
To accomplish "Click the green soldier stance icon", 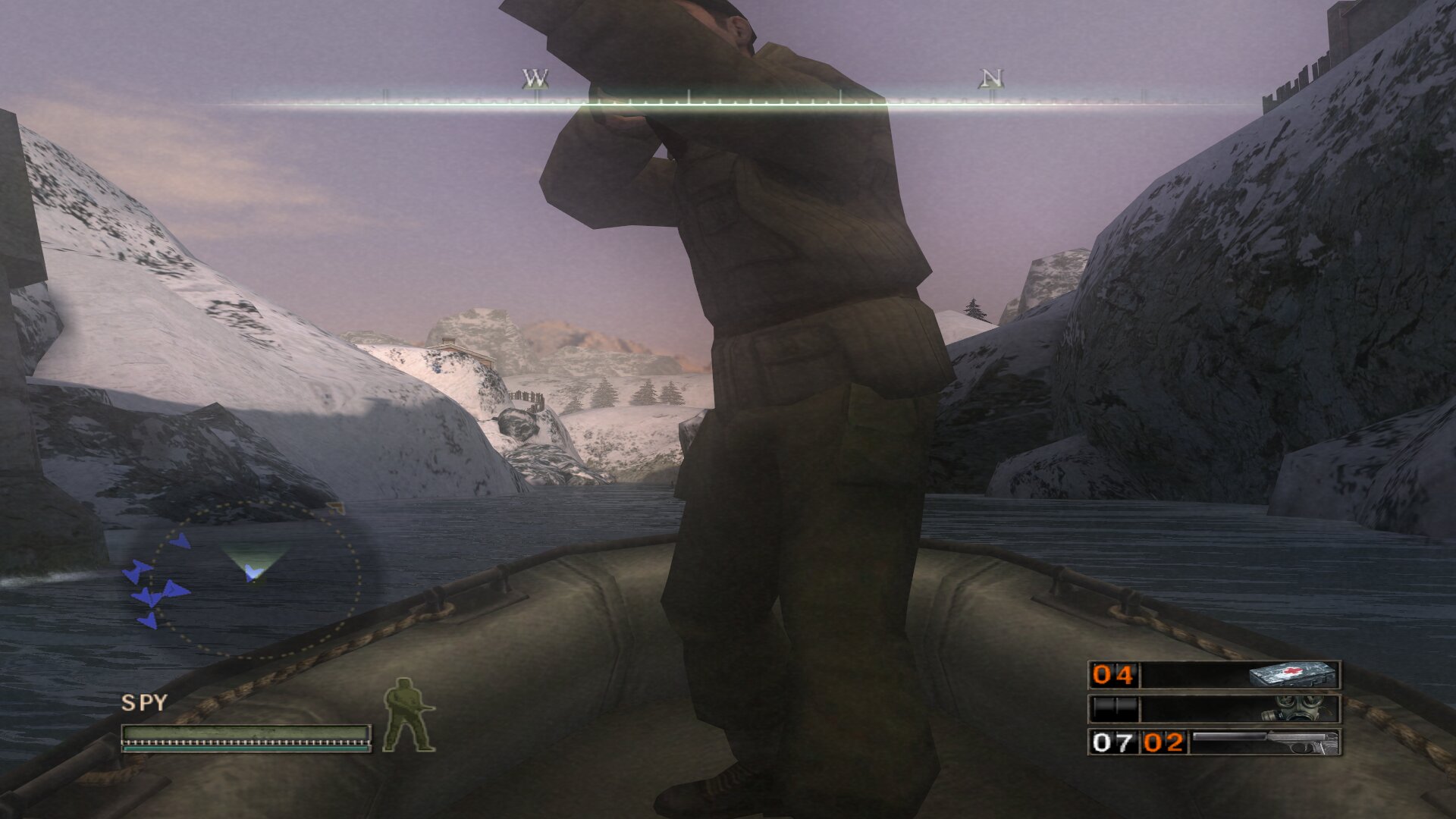I will click(408, 716).
